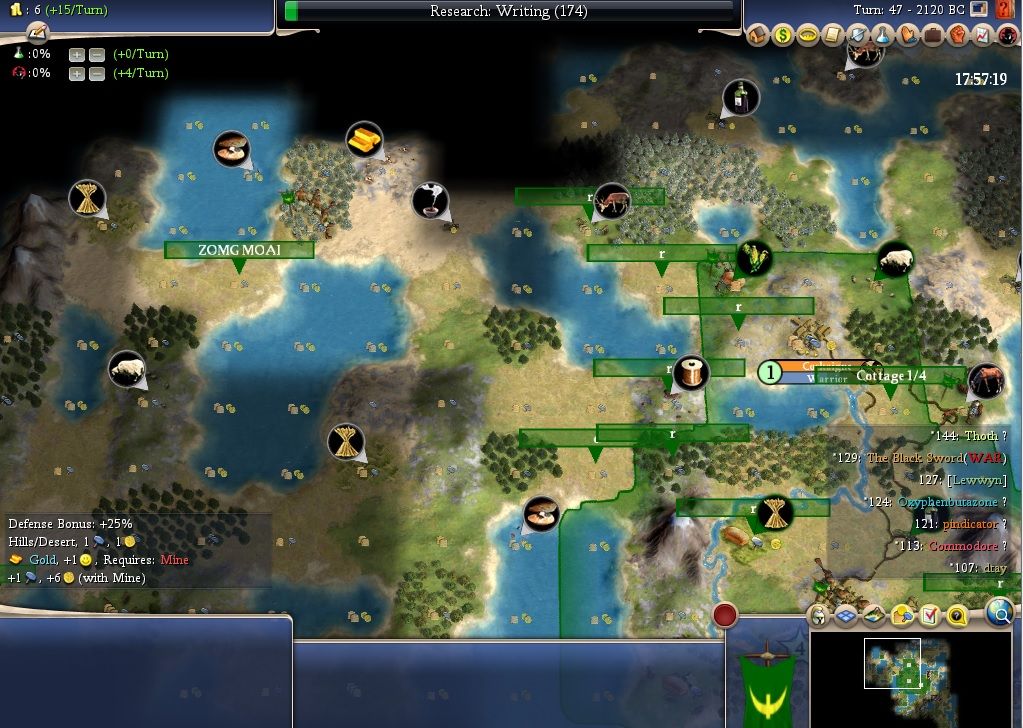The width and height of the screenshot is (1023, 728).
Task: Click the Research: Writing progress bar
Action: (509, 12)
